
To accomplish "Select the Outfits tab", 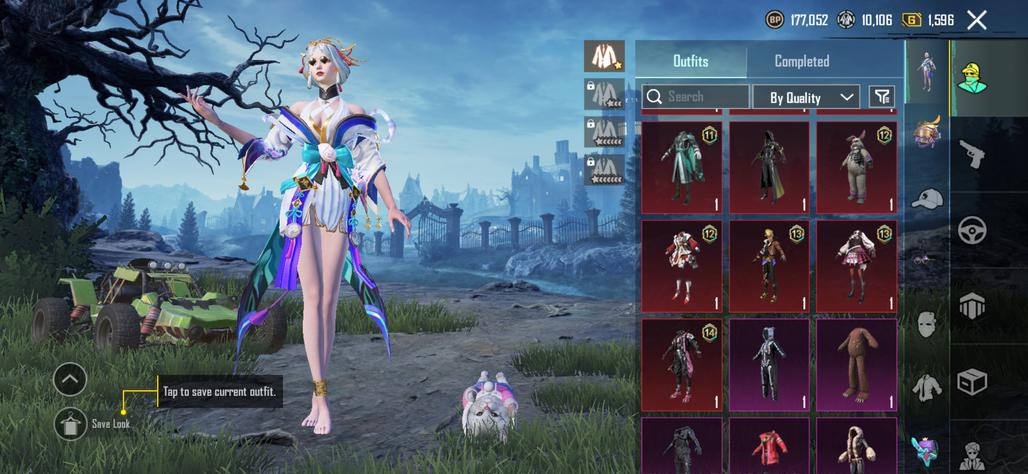I will pyautogui.click(x=690, y=61).
